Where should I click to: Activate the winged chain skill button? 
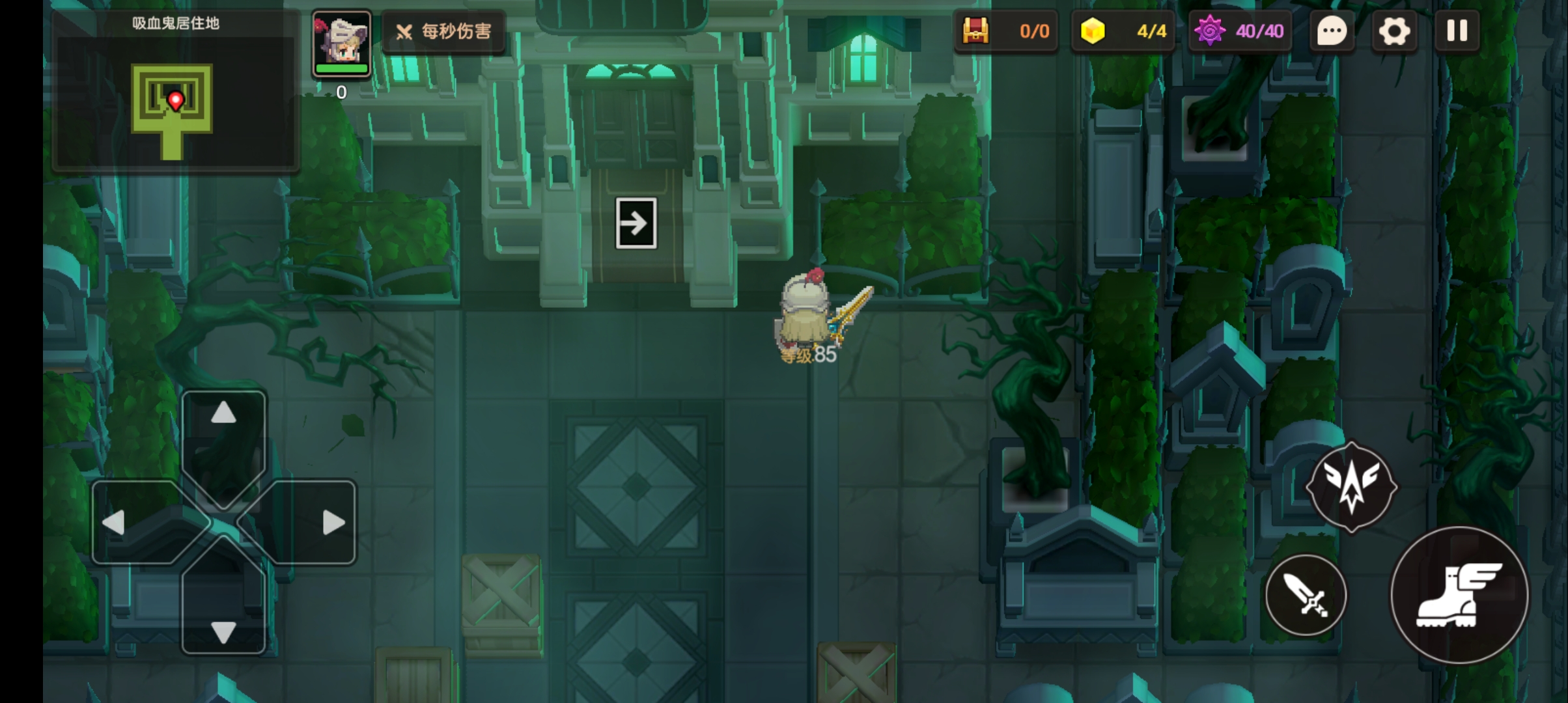[x=1351, y=486]
